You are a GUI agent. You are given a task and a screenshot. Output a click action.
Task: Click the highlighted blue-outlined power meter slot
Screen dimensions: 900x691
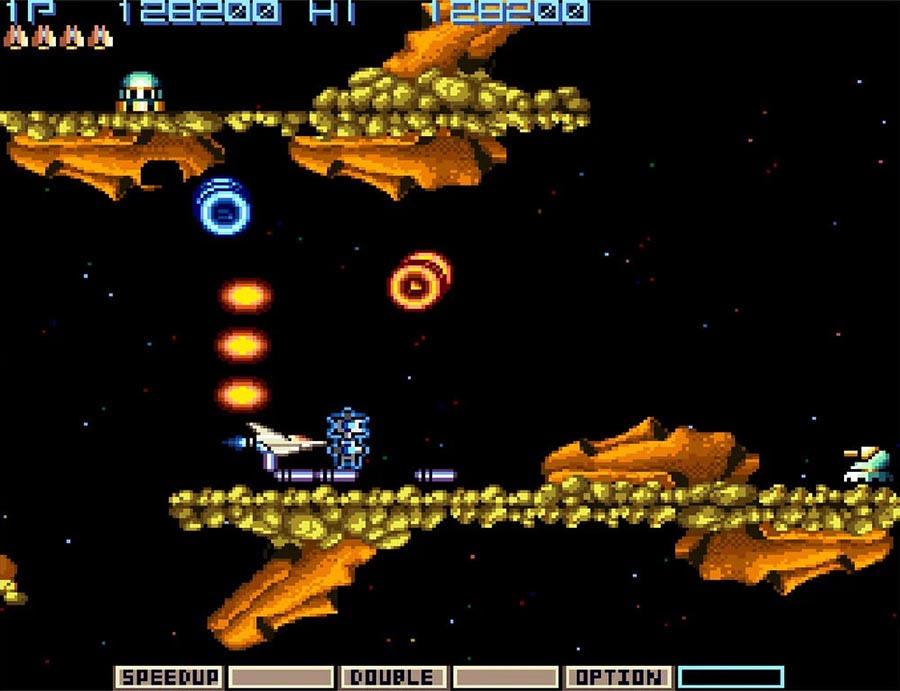(730, 677)
